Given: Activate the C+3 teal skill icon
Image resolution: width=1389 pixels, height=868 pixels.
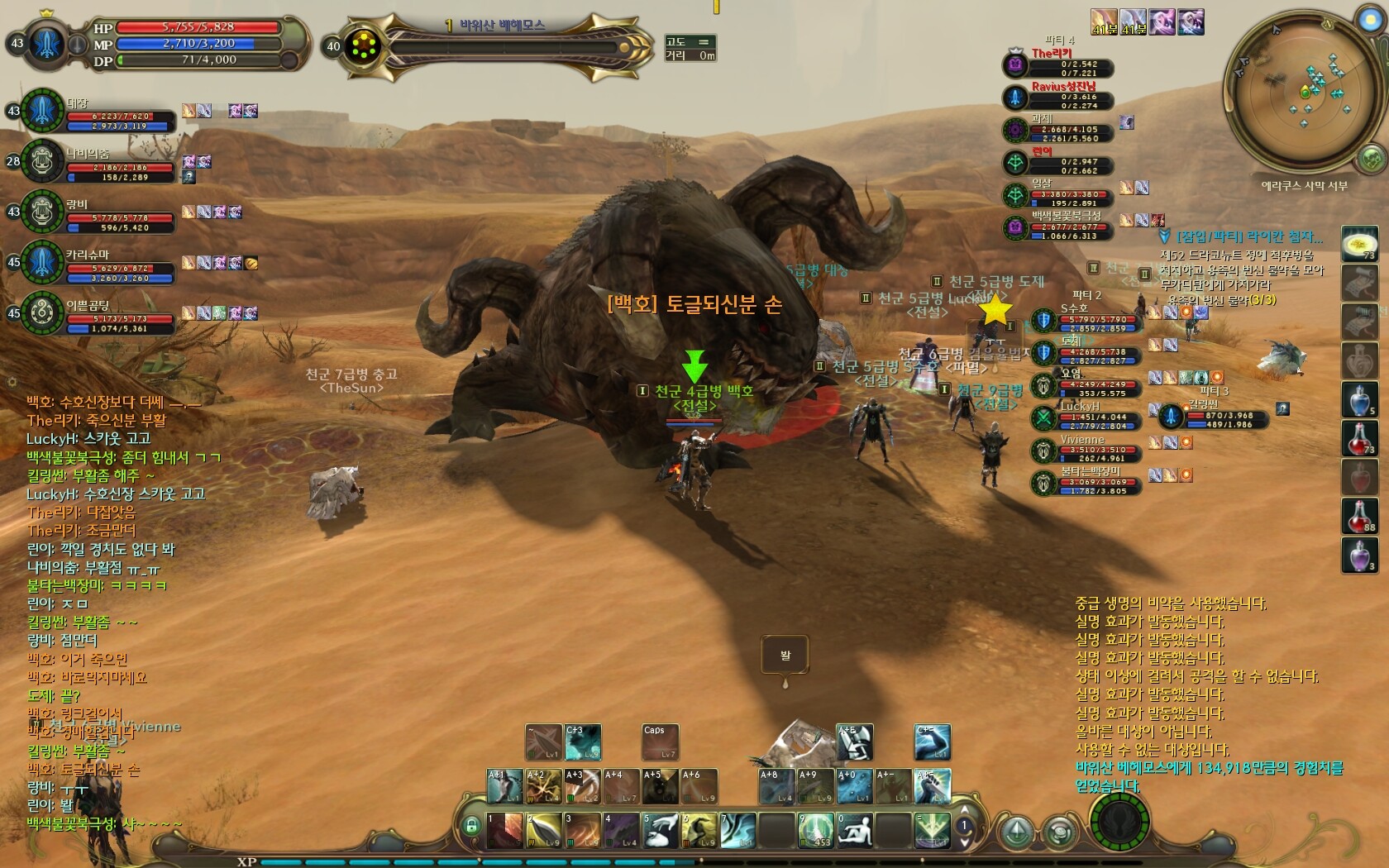Looking at the screenshot, I should (x=582, y=742).
